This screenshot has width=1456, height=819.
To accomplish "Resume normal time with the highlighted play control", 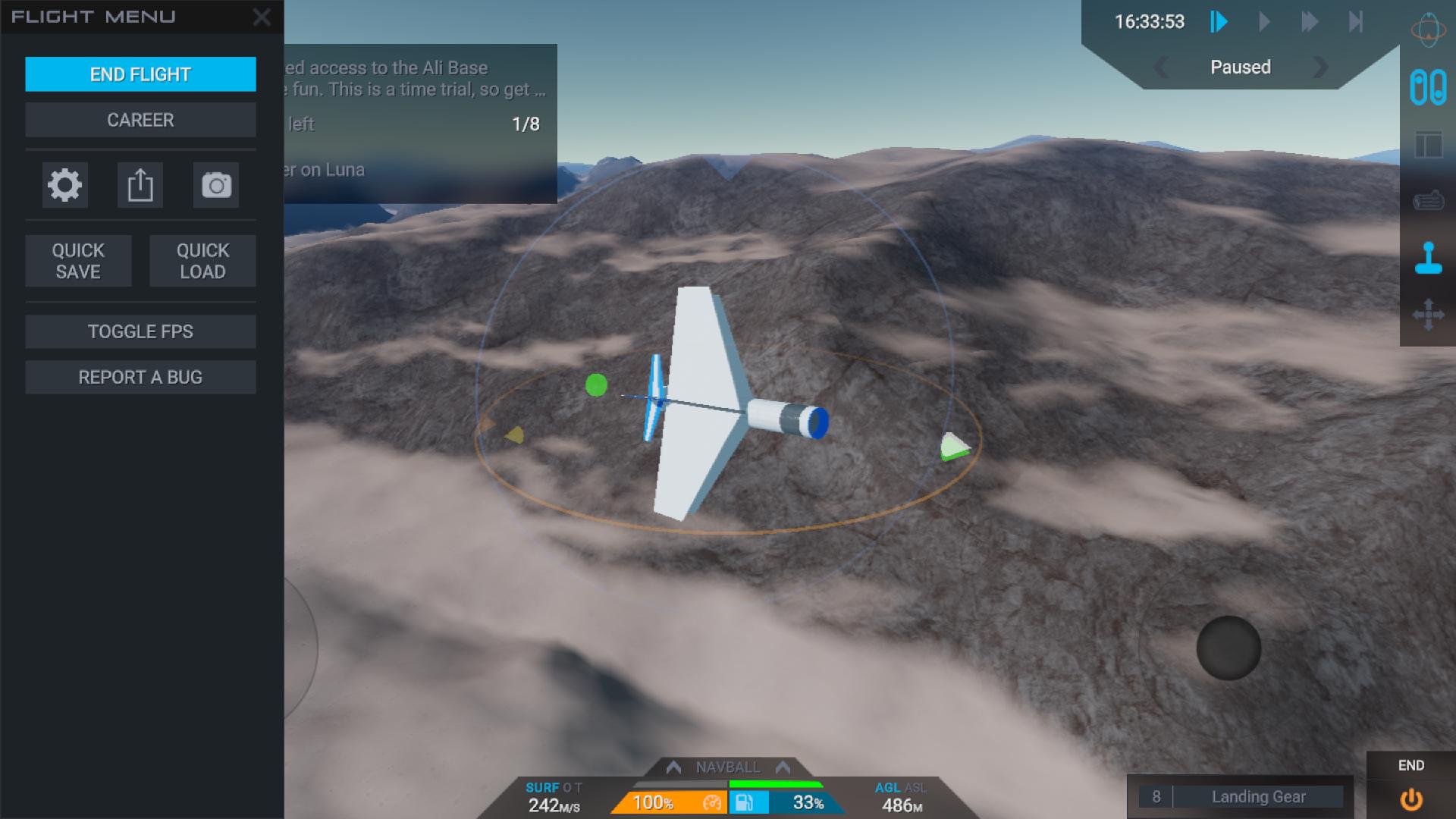I will coord(1219,21).
